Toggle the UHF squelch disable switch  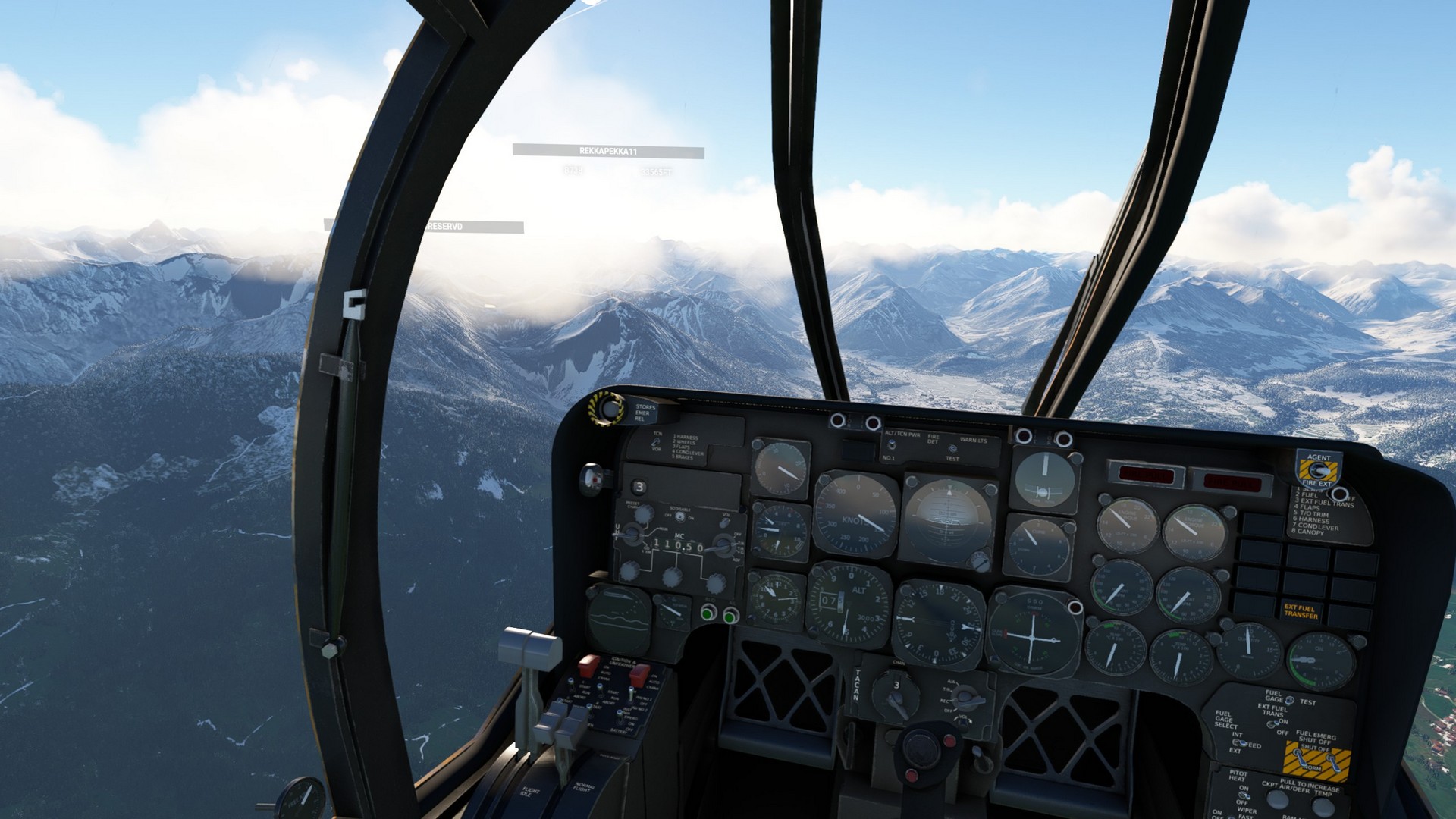tap(680, 517)
